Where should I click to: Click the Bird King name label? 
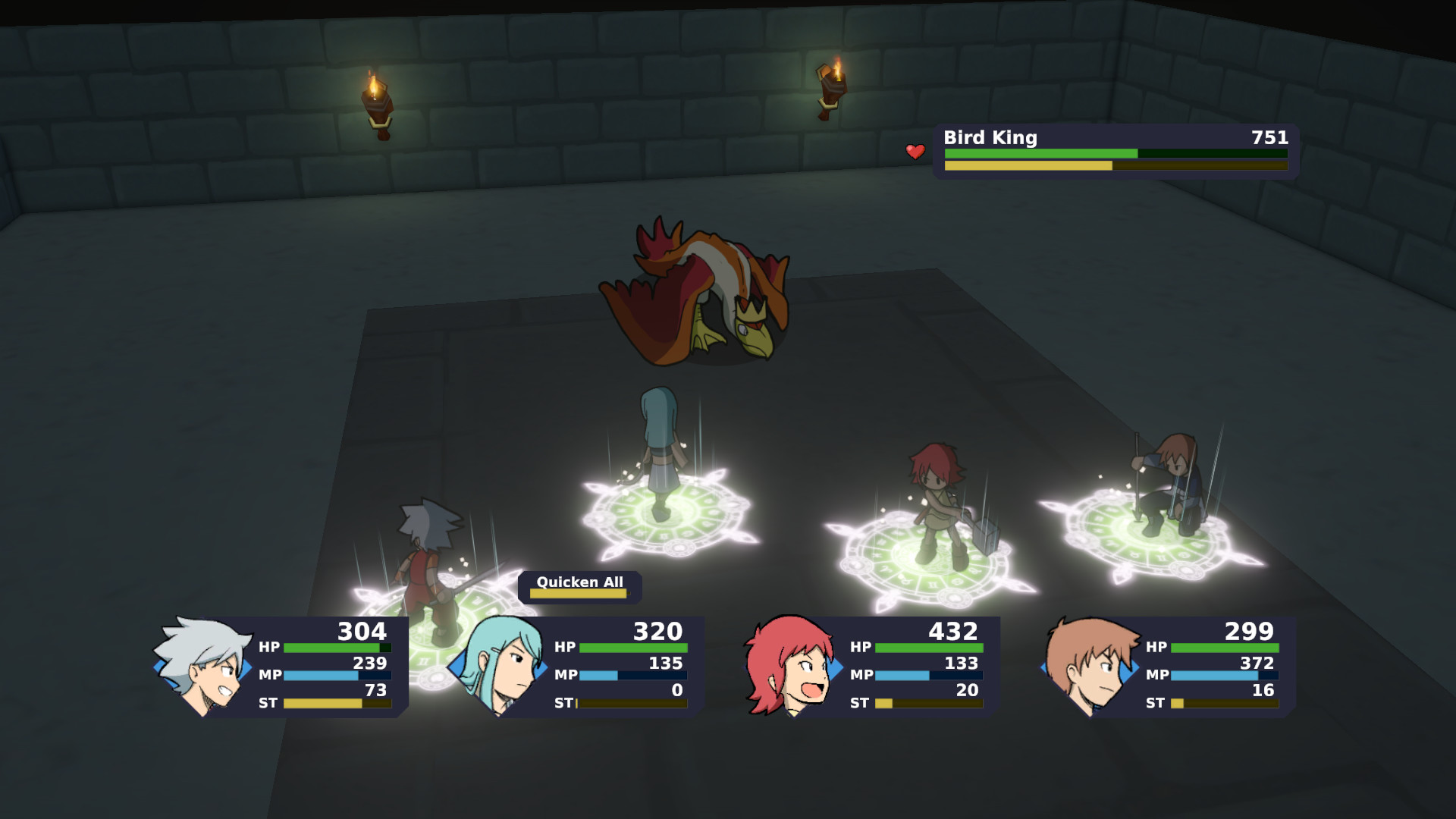click(x=990, y=138)
